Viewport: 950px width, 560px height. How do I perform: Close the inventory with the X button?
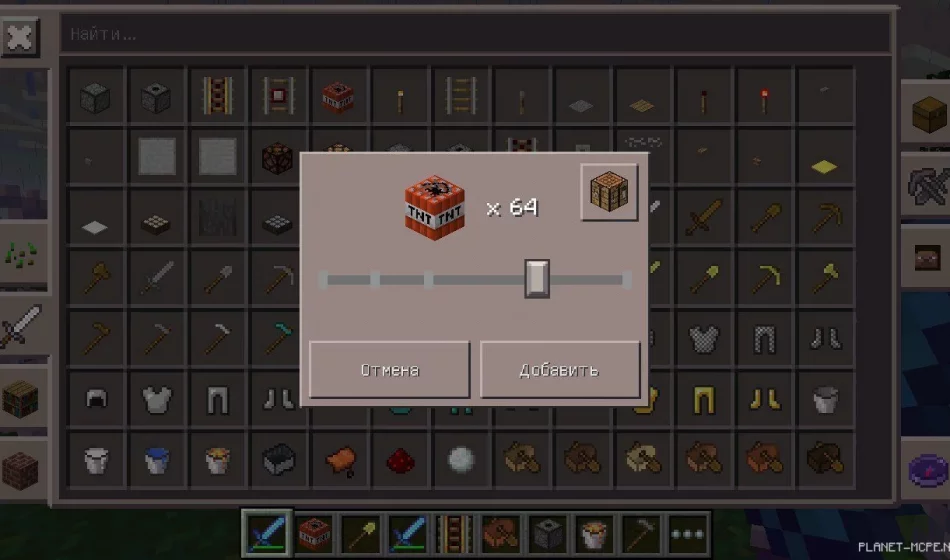19,38
